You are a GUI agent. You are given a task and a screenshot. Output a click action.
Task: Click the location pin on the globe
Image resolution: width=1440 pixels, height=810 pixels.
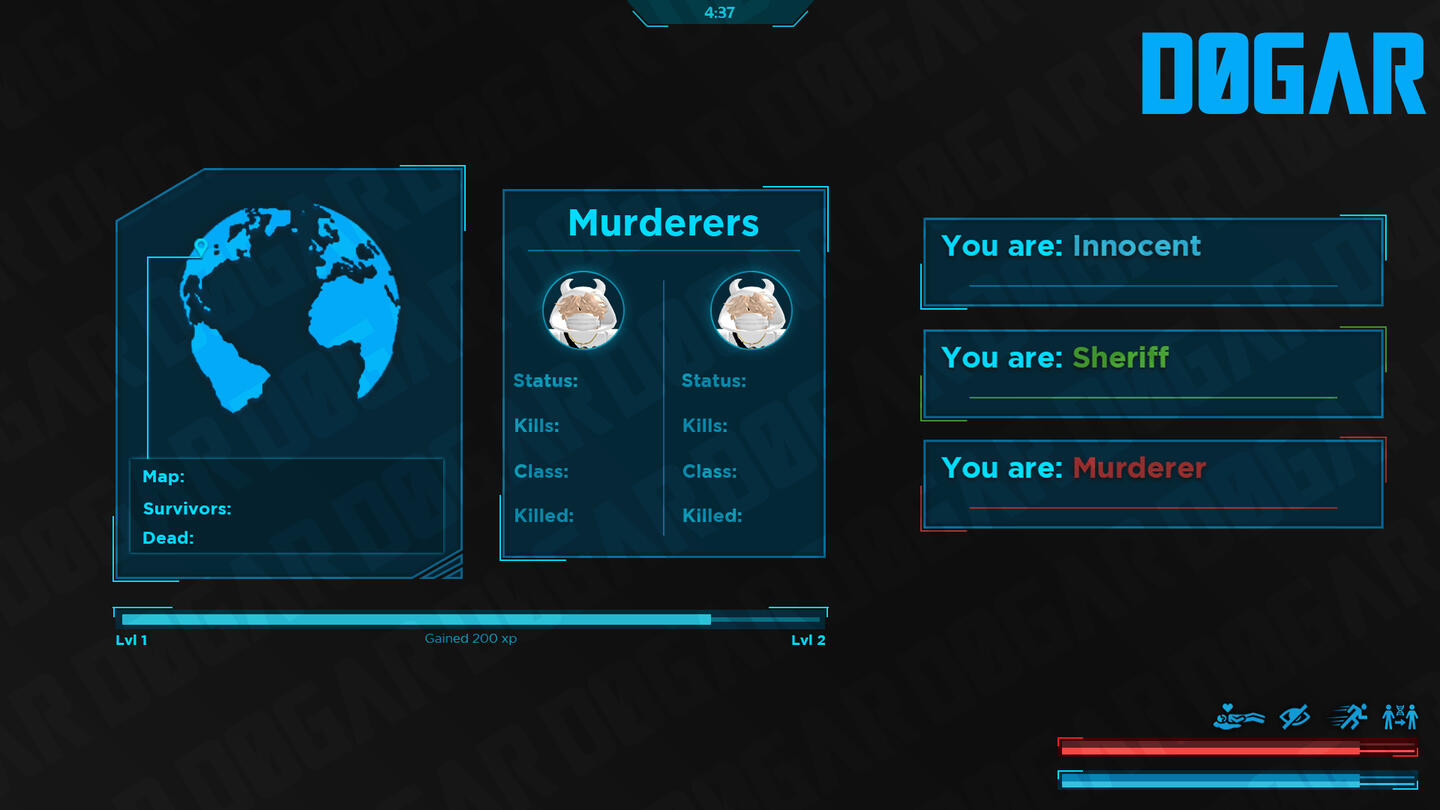200,246
